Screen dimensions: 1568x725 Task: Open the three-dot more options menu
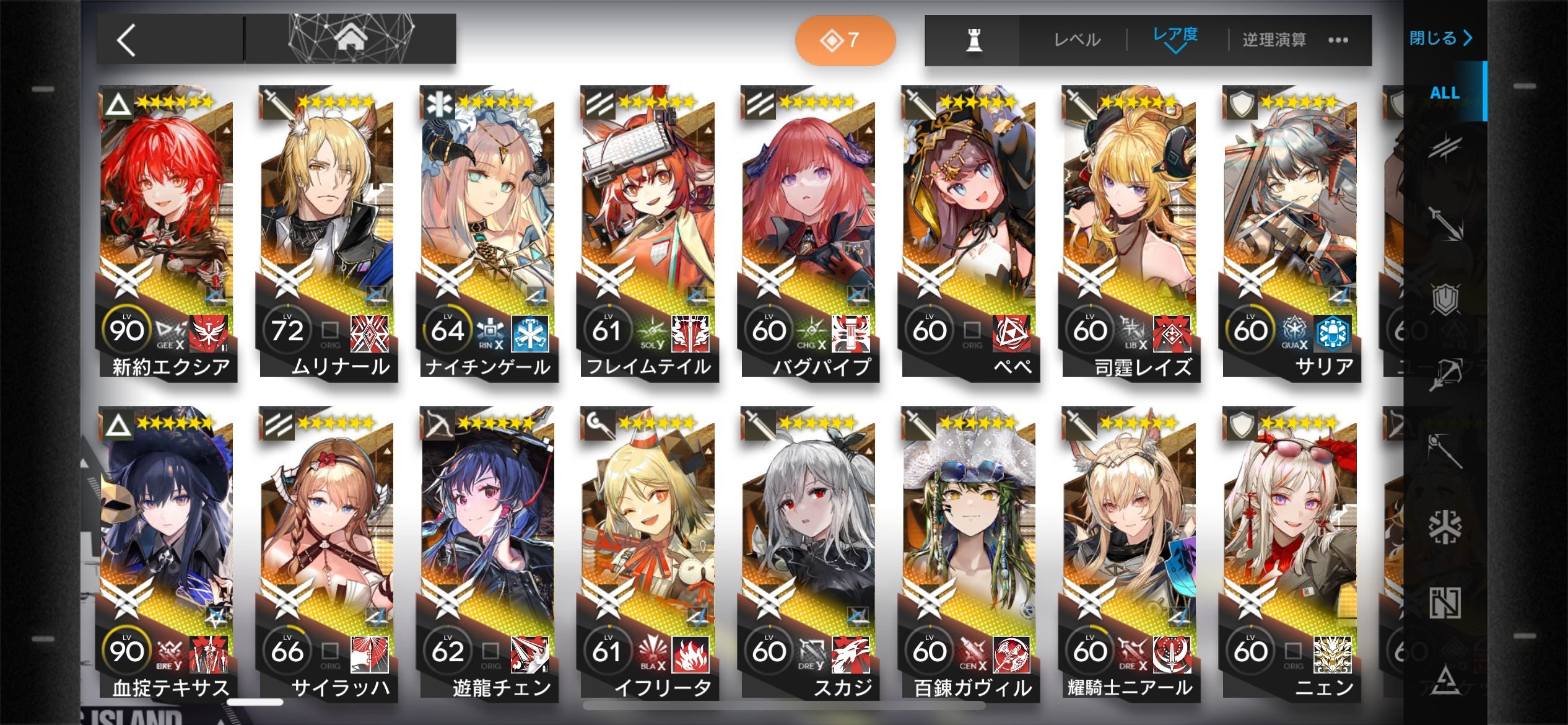(x=1338, y=40)
